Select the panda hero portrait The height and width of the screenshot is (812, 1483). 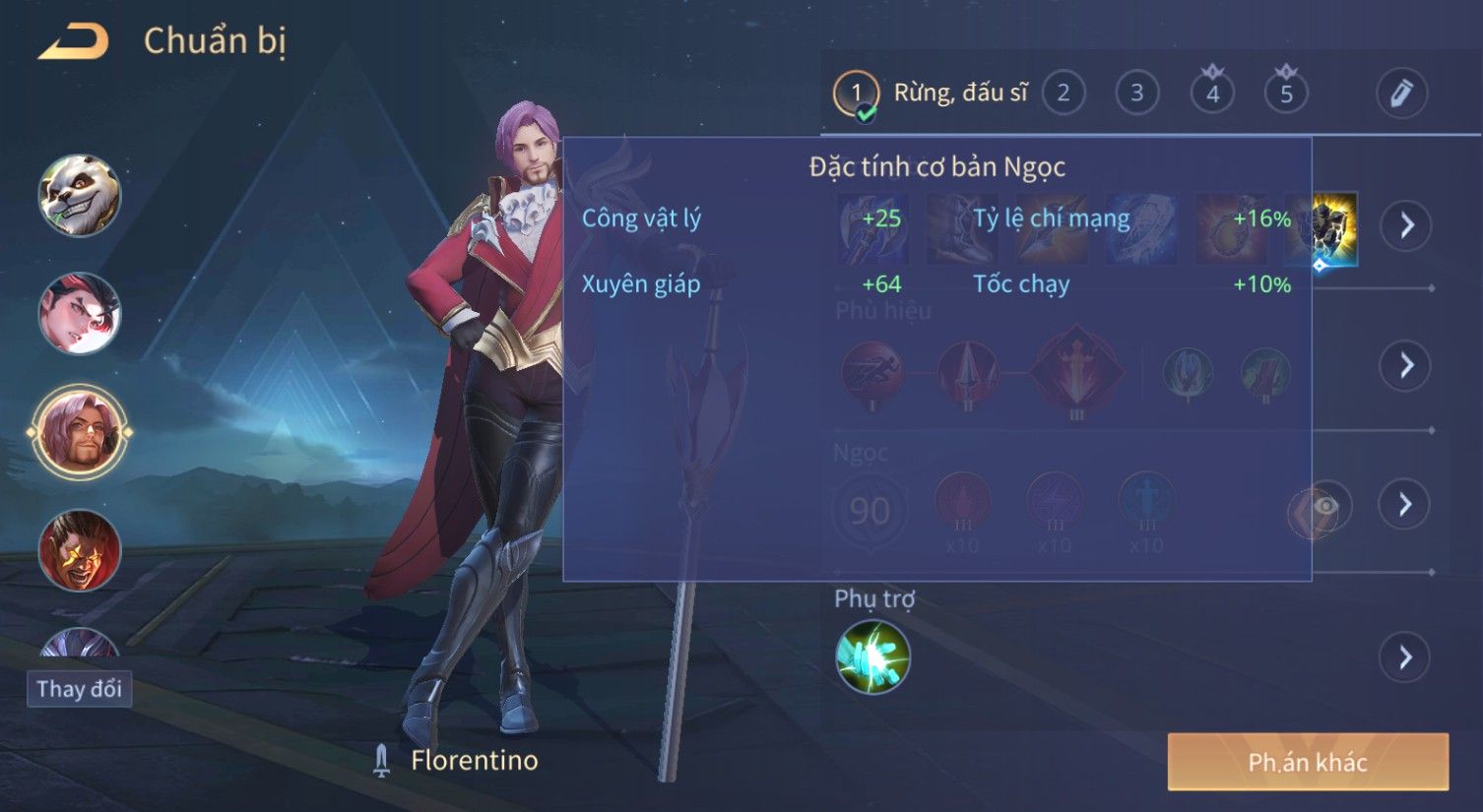79,195
